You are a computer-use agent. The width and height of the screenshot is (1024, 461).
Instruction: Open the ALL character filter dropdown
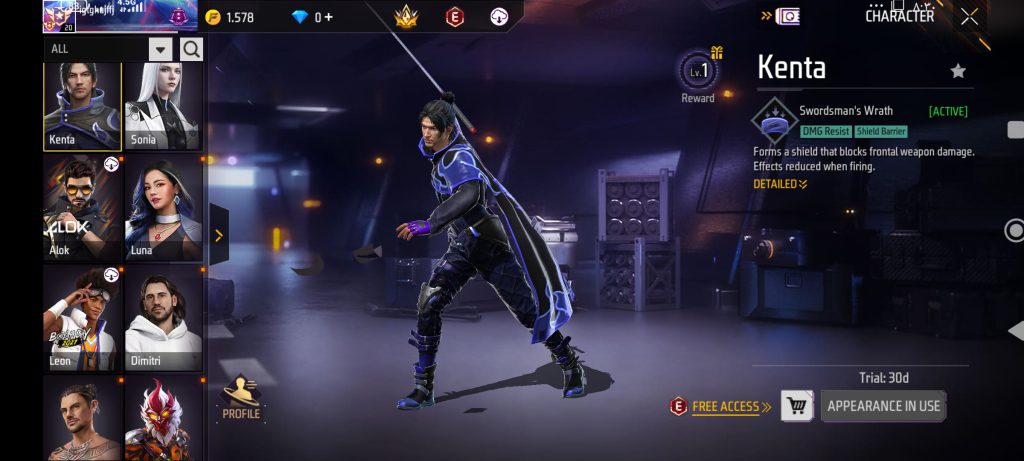click(x=160, y=49)
